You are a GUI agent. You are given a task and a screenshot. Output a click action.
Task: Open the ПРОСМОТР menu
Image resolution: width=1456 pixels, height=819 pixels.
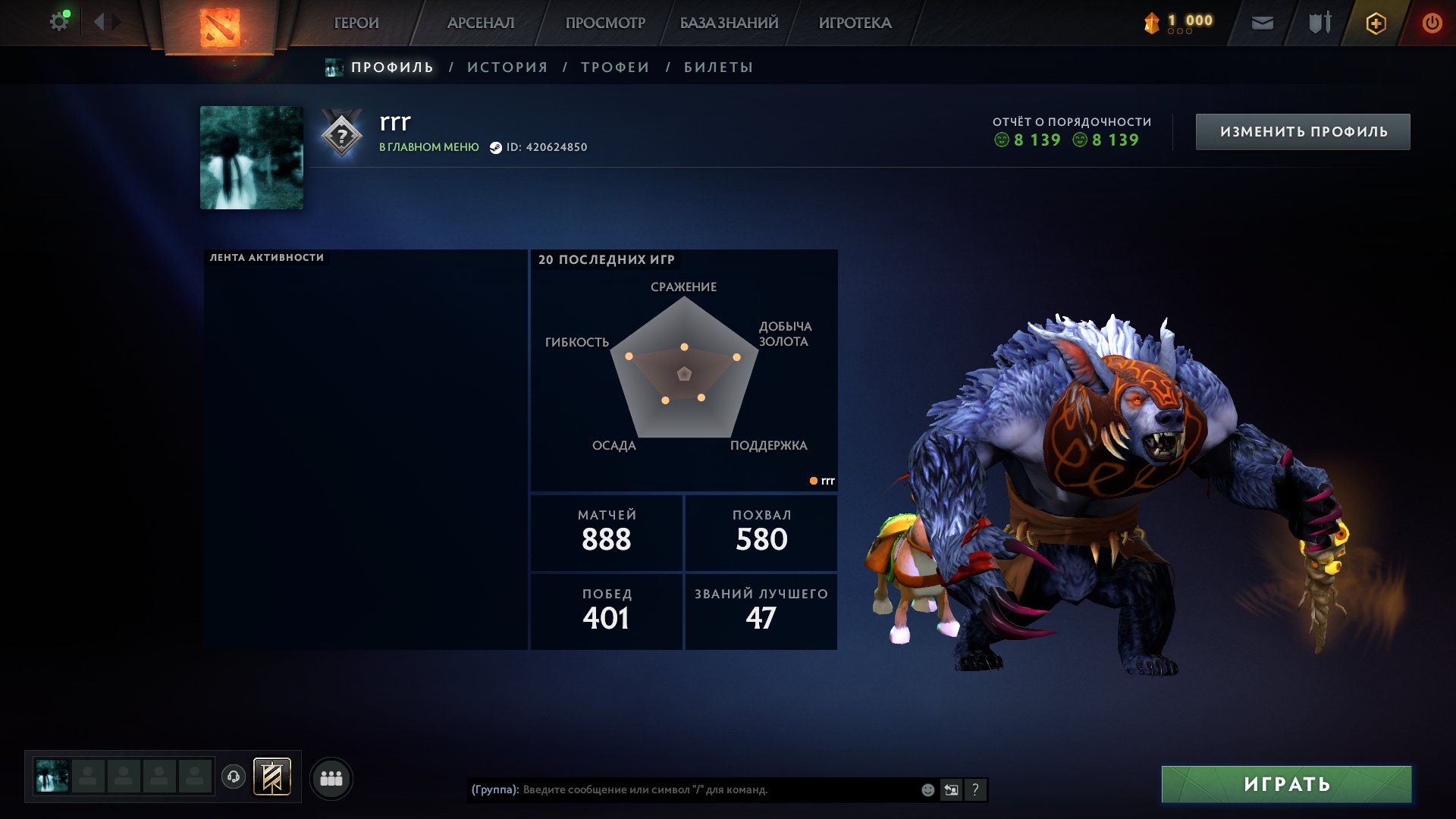click(x=605, y=23)
